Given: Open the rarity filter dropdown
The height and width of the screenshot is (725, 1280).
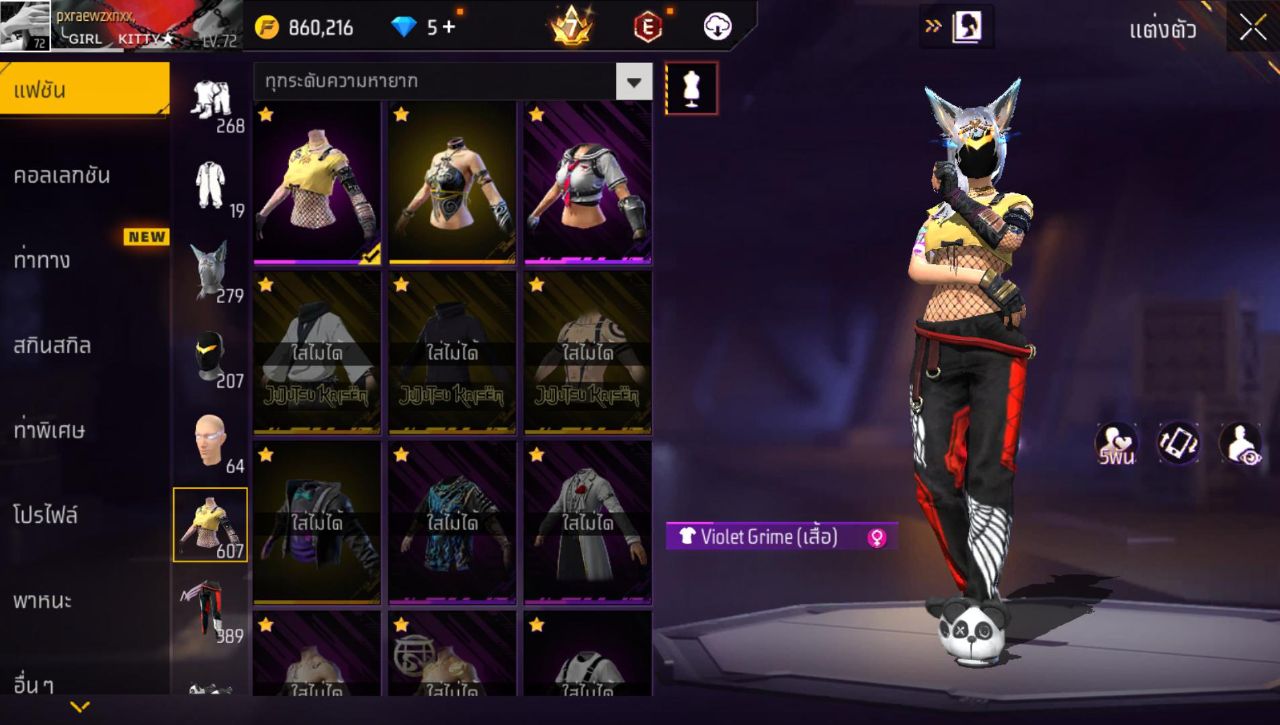Looking at the screenshot, I should [633, 82].
